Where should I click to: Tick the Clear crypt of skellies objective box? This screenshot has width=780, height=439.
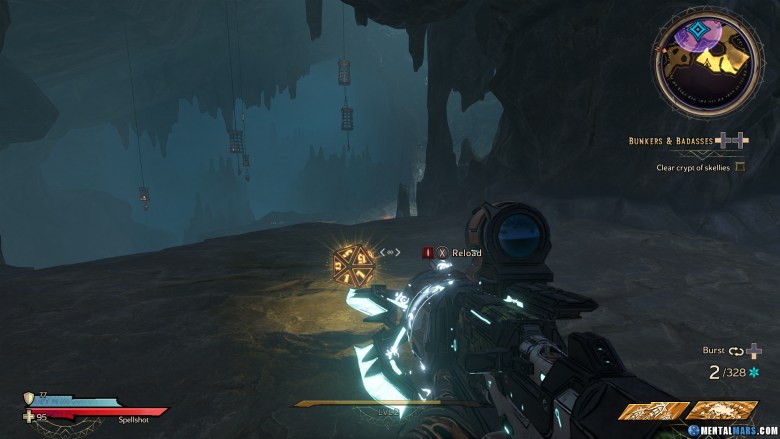740,167
